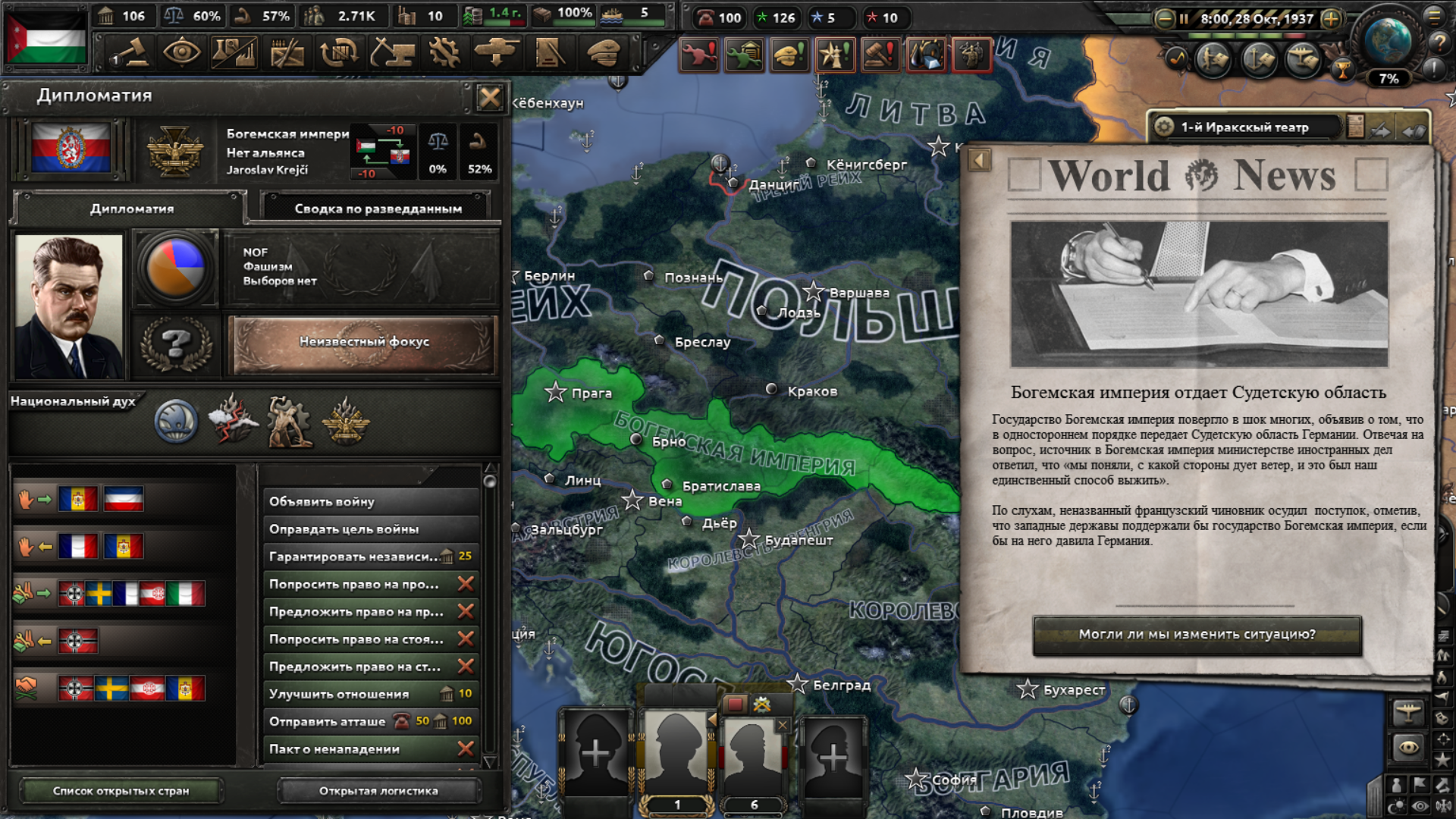The image size is (1456, 819).
Task: Switch to the Сводка по разведданным tab
Action: tap(378, 209)
